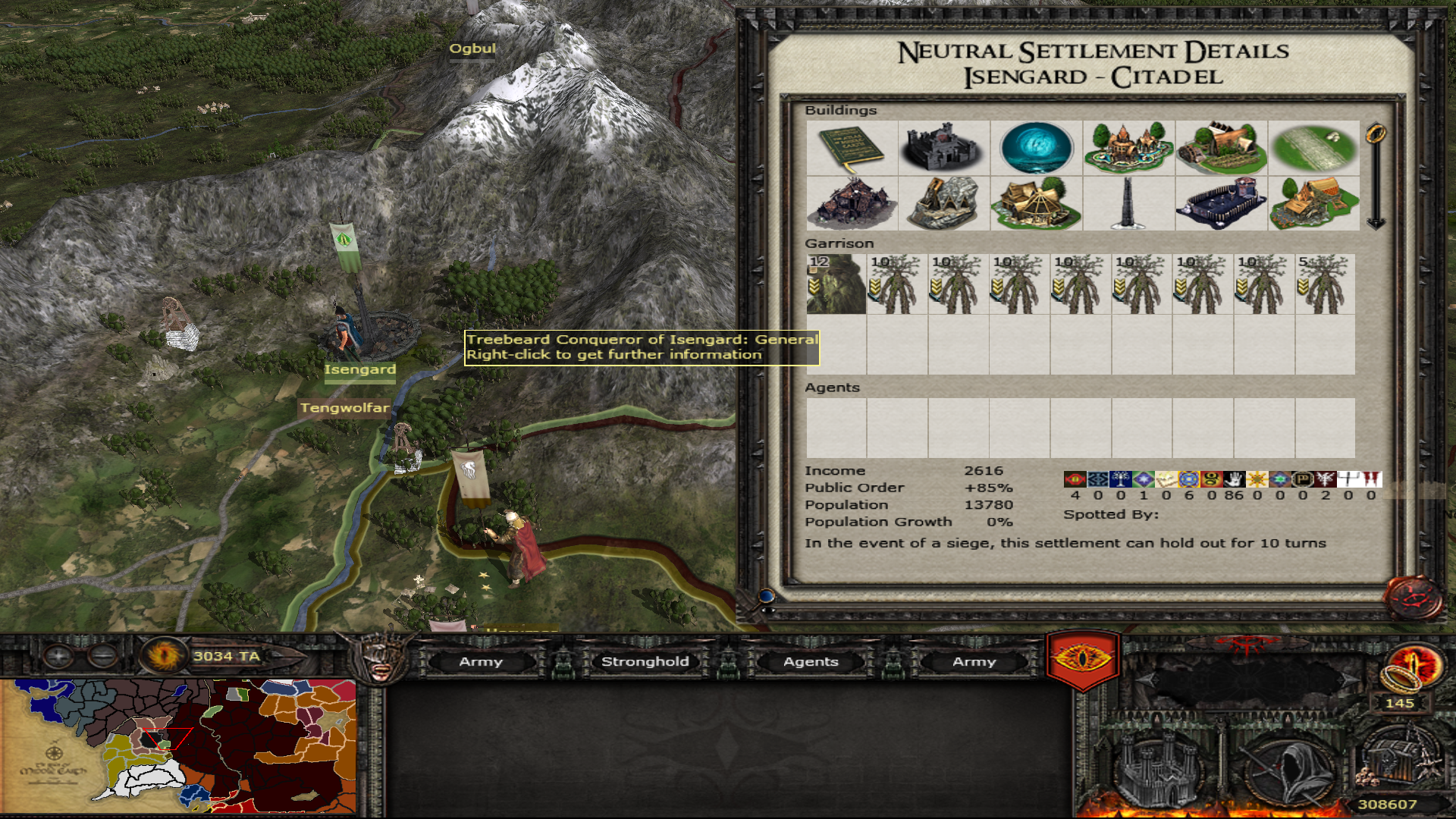
Task: Inspect the dark walled arena building
Action: pyautogui.click(x=1221, y=203)
